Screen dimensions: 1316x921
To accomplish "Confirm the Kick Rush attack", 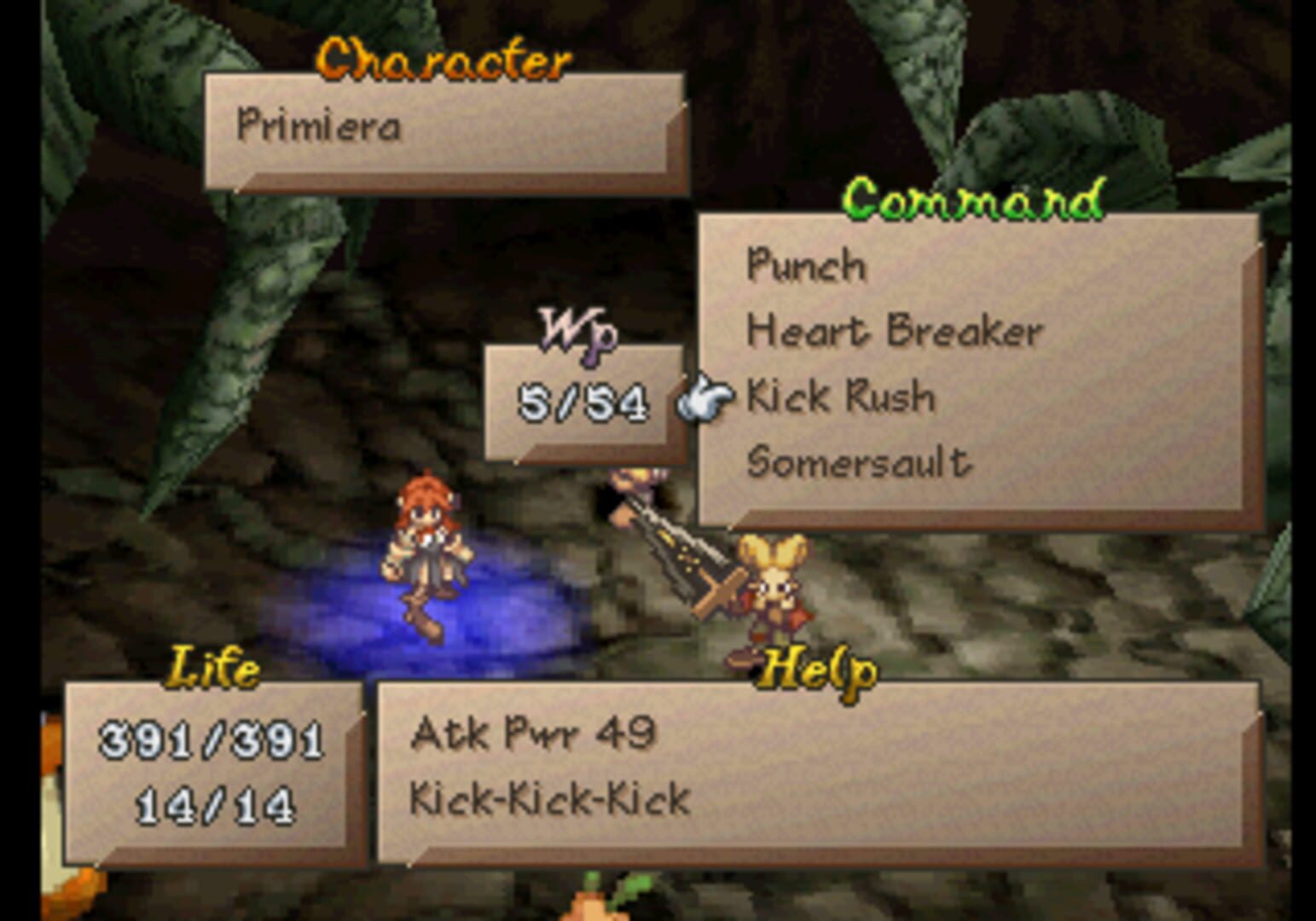I will click(839, 397).
